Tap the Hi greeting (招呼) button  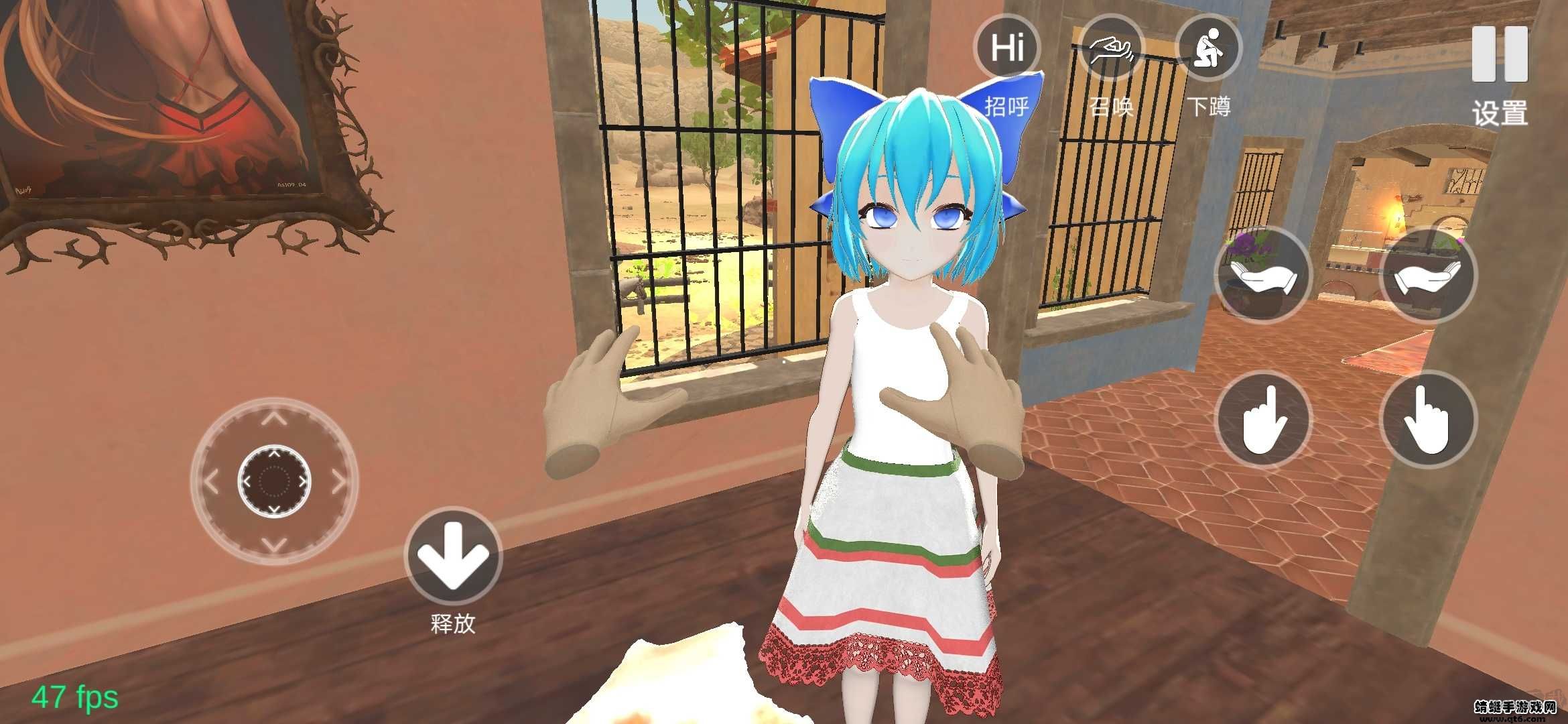click(x=1006, y=48)
